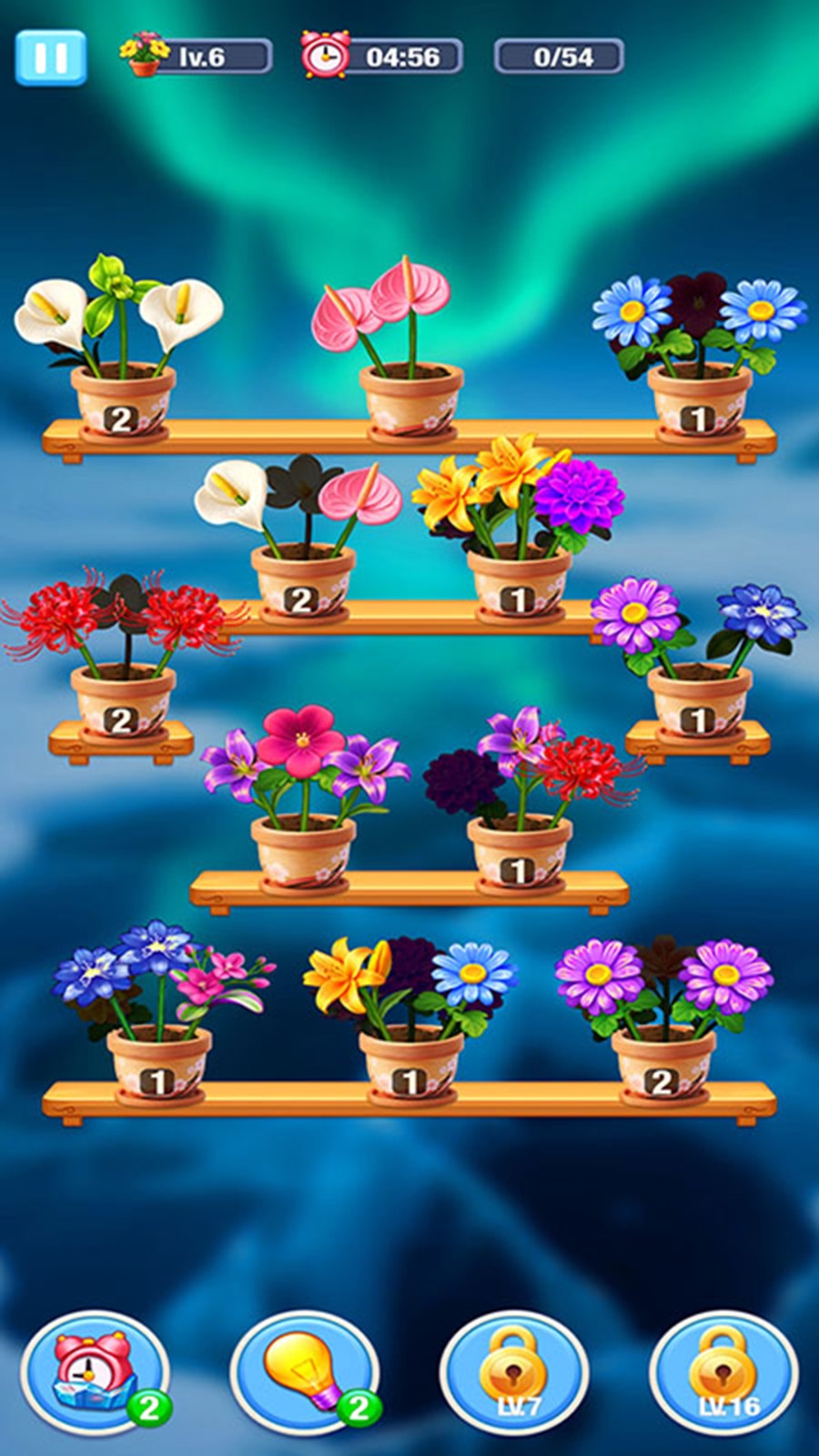Pause the game
Viewport: 819px width, 1456px height.
(x=51, y=57)
